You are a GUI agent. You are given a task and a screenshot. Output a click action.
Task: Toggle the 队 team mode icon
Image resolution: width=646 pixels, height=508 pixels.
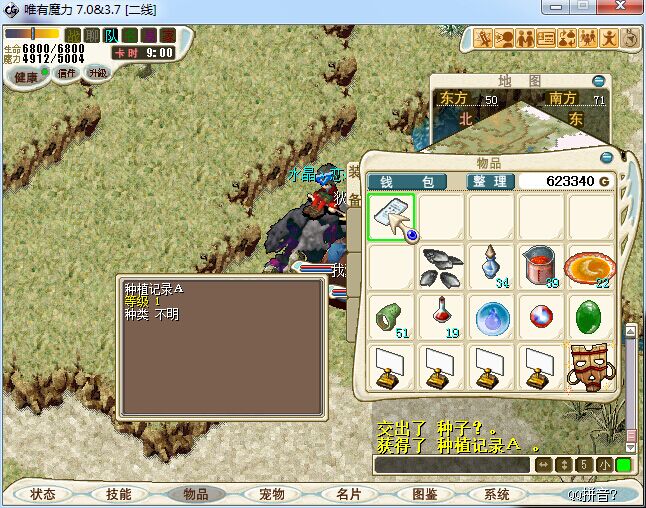click(111, 36)
